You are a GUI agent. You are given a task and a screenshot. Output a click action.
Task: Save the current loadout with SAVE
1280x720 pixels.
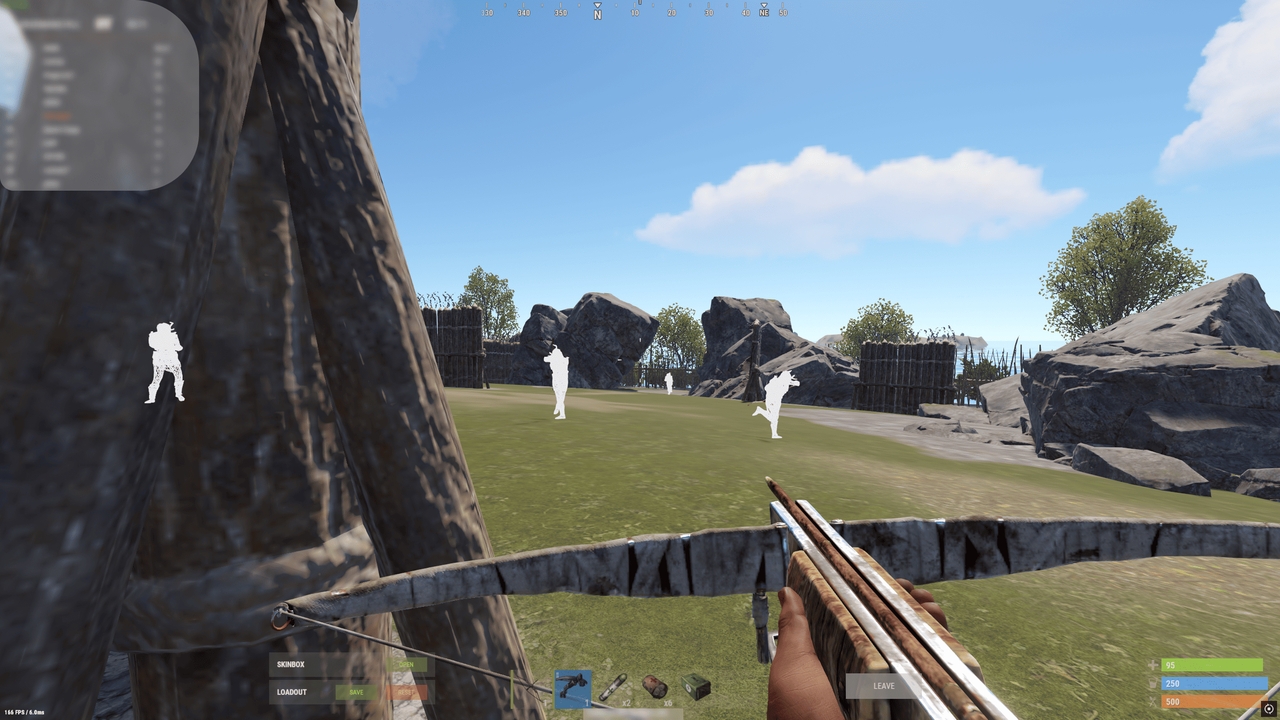click(356, 692)
